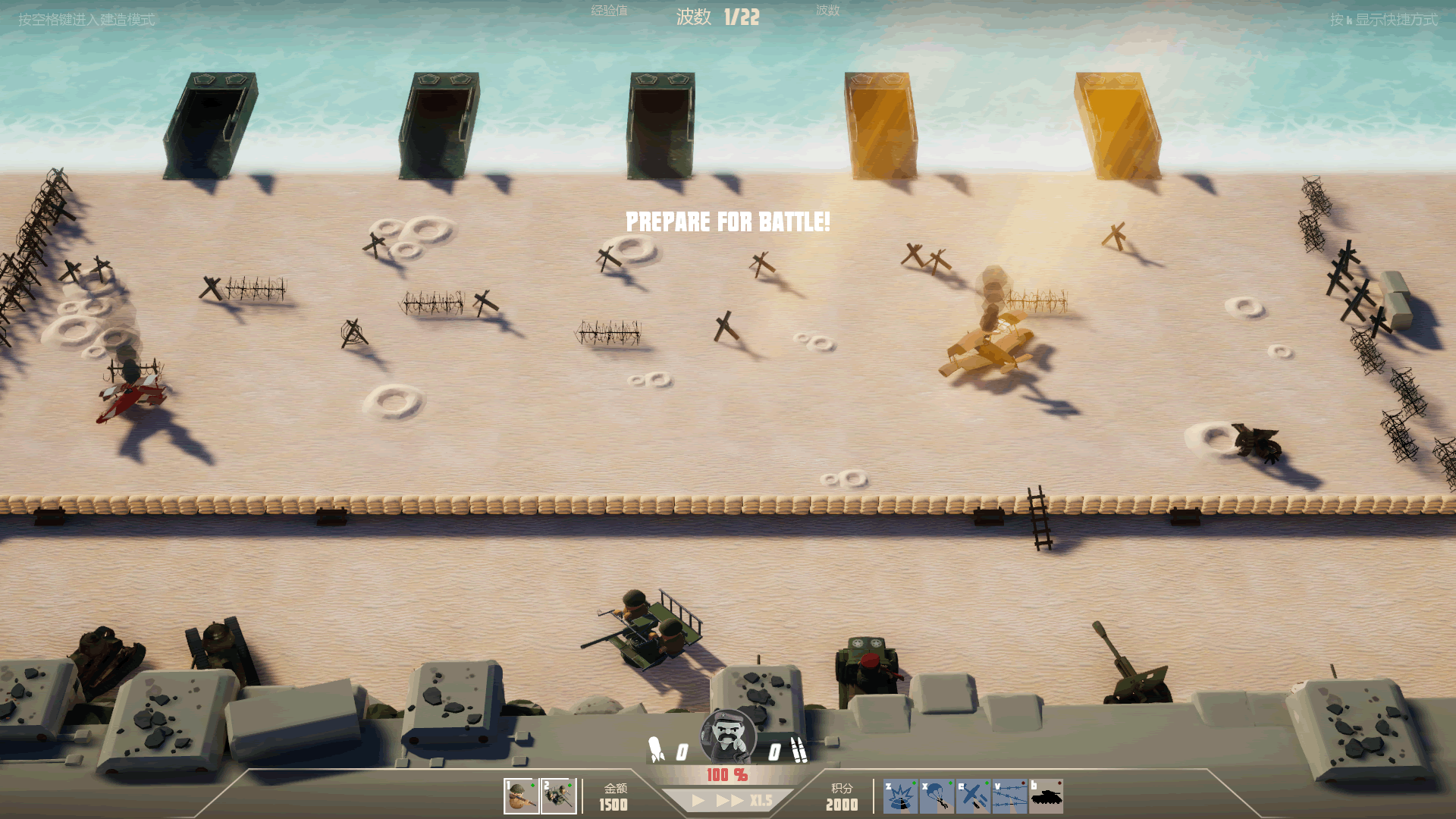Image resolution: width=1456 pixels, height=819 pixels.
Task: Deploy the barbed wire ability
Action: click(x=1009, y=797)
